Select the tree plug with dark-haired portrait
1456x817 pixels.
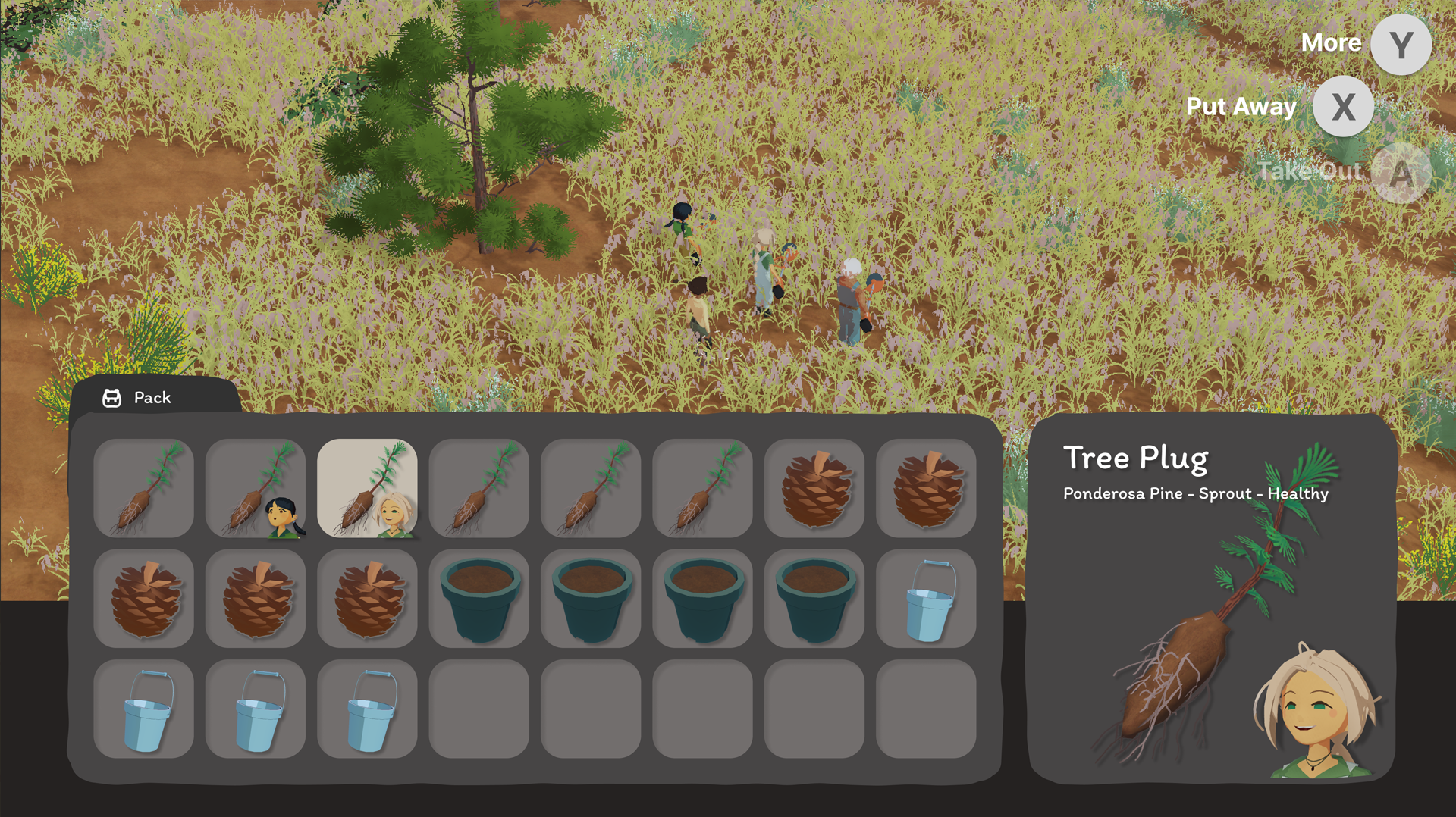pos(256,489)
